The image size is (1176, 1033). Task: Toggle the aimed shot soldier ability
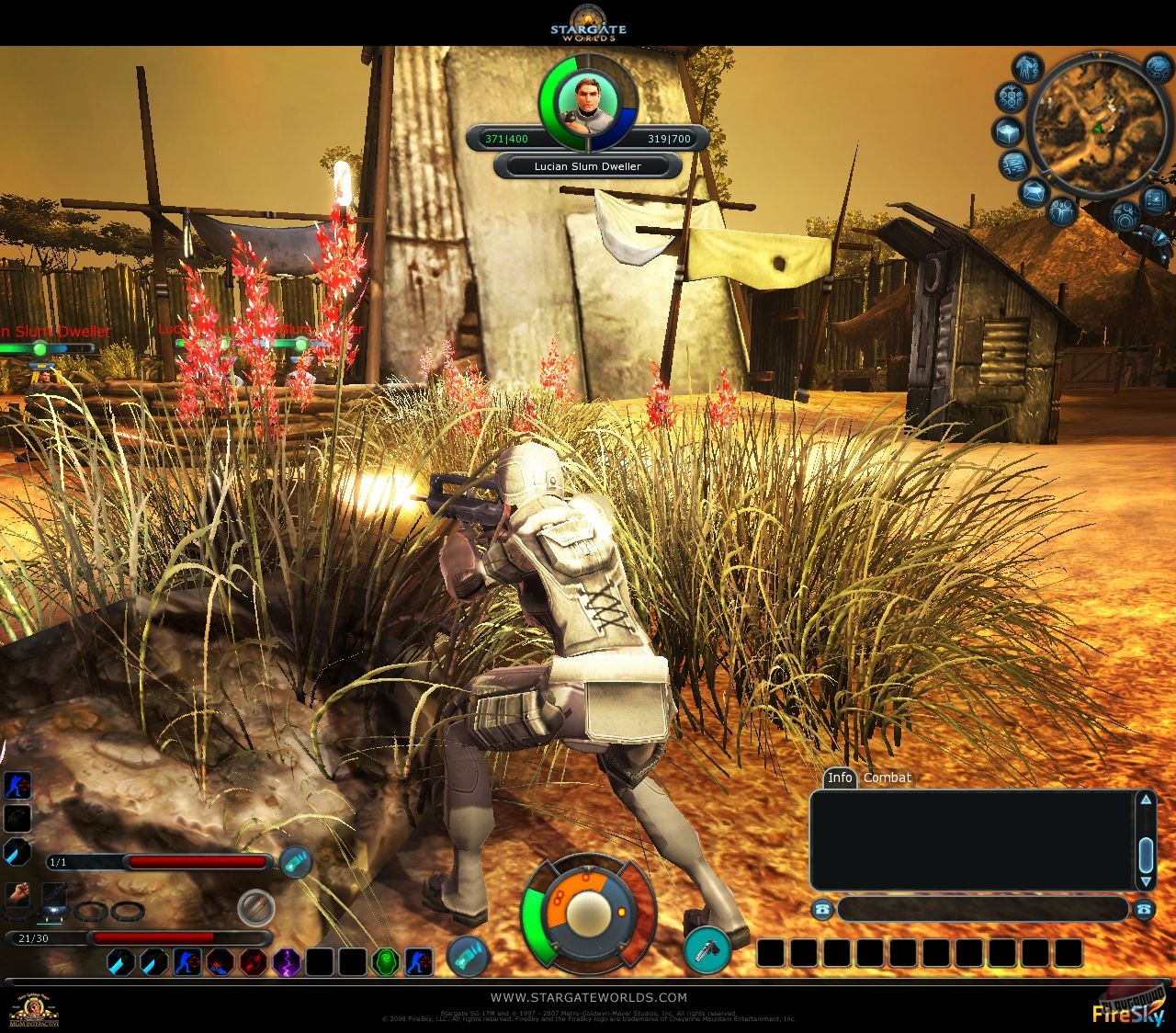click(188, 962)
